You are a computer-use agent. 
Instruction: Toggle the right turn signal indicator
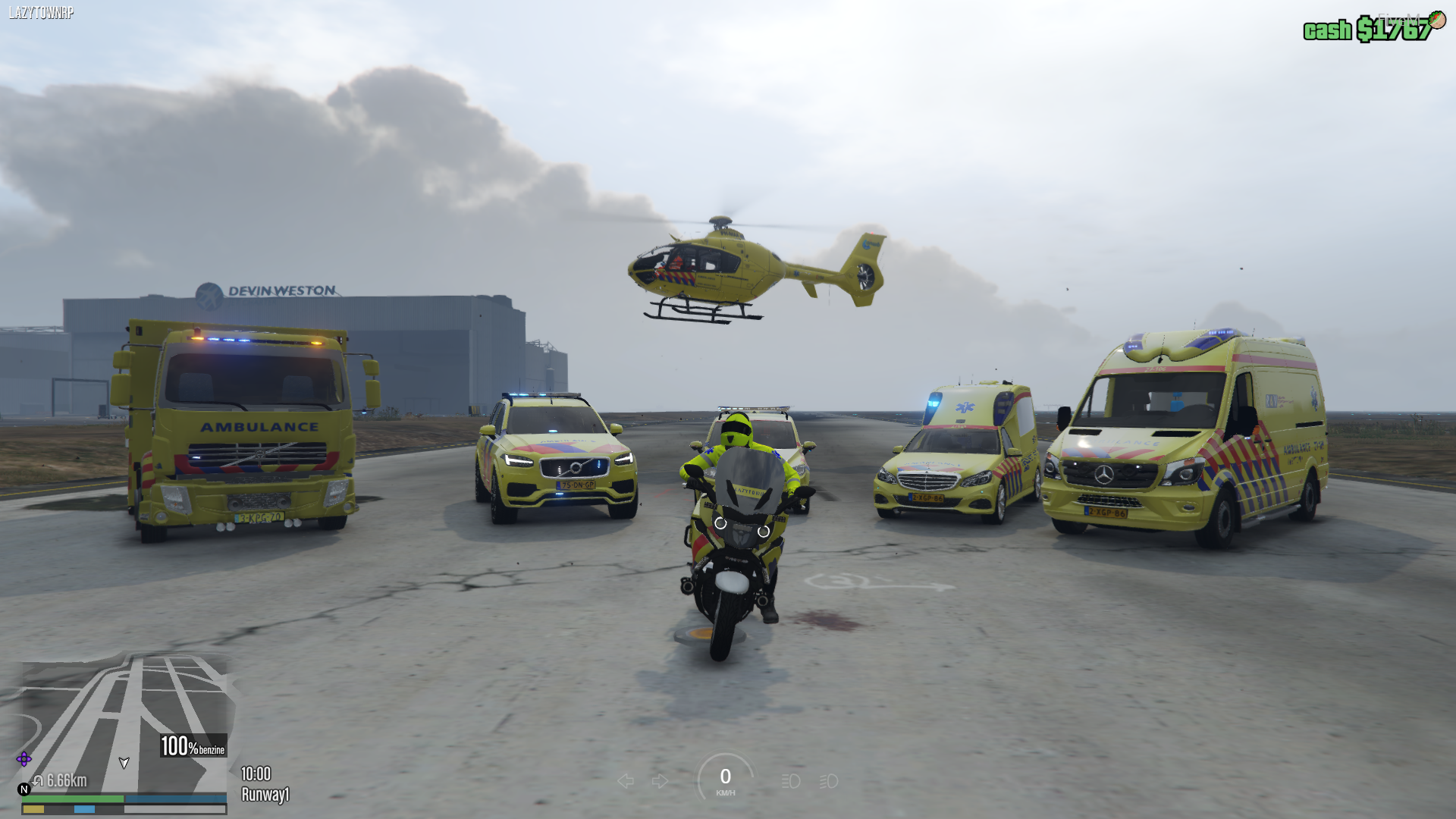click(x=661, y=781)
